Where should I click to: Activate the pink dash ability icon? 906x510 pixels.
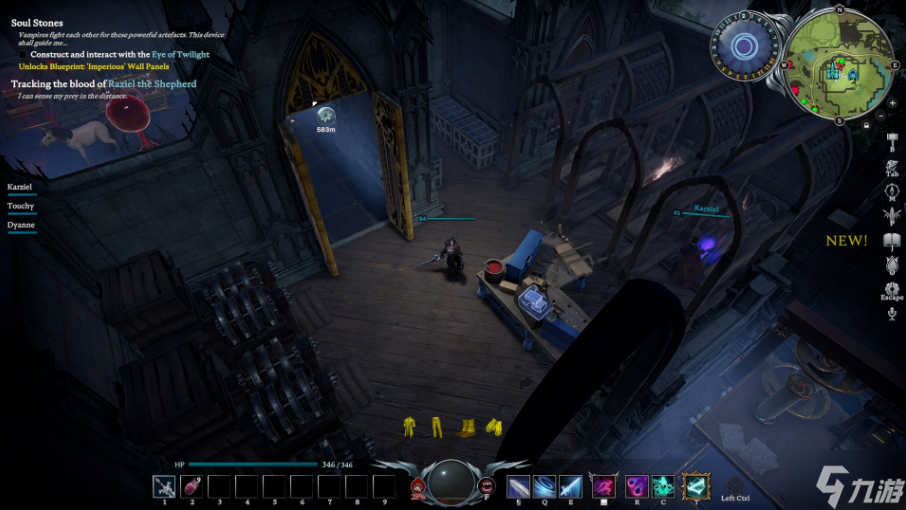603,487
